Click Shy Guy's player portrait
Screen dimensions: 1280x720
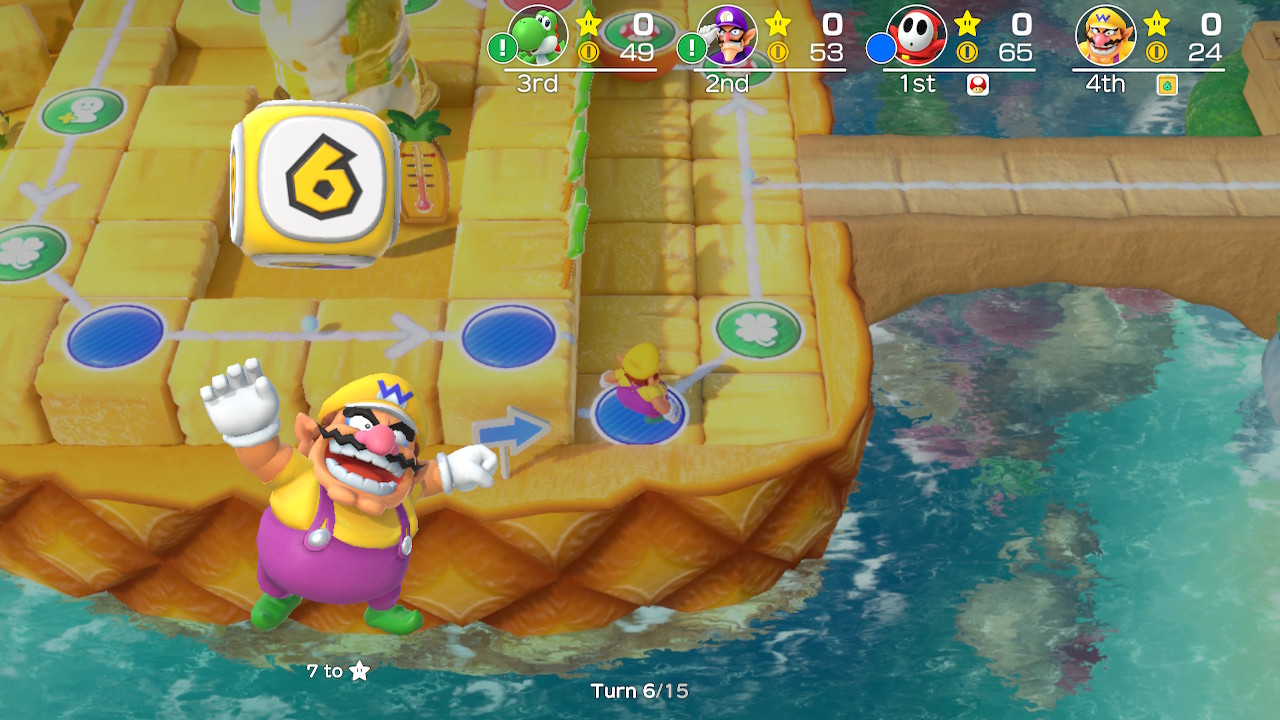pos(917,36)
